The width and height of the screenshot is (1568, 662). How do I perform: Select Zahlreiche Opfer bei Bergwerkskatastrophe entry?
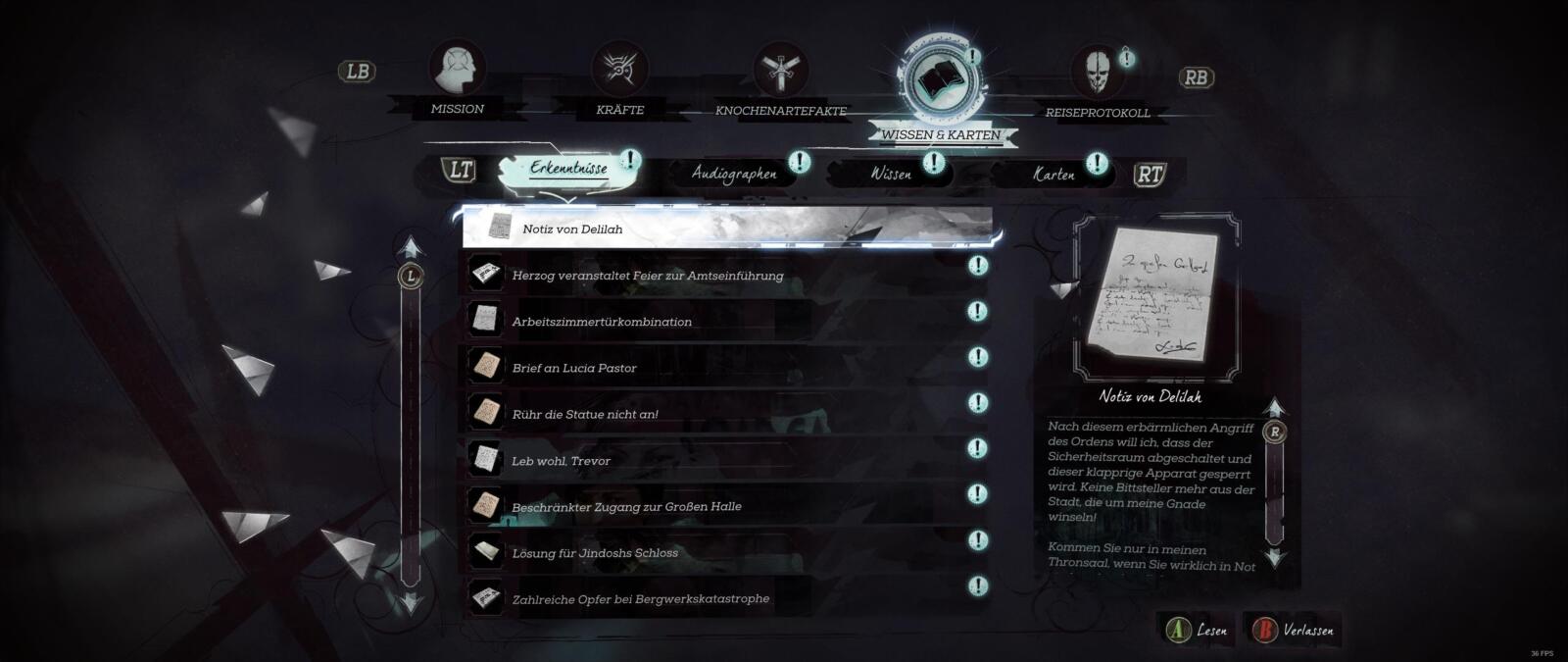pyautogui.click(x=725, y=598)
